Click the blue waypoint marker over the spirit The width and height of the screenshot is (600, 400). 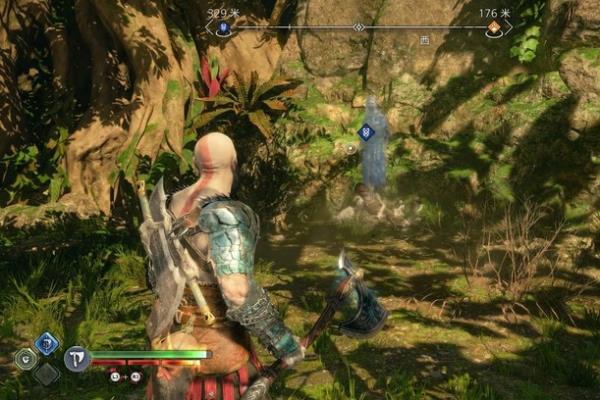[366, 131]
